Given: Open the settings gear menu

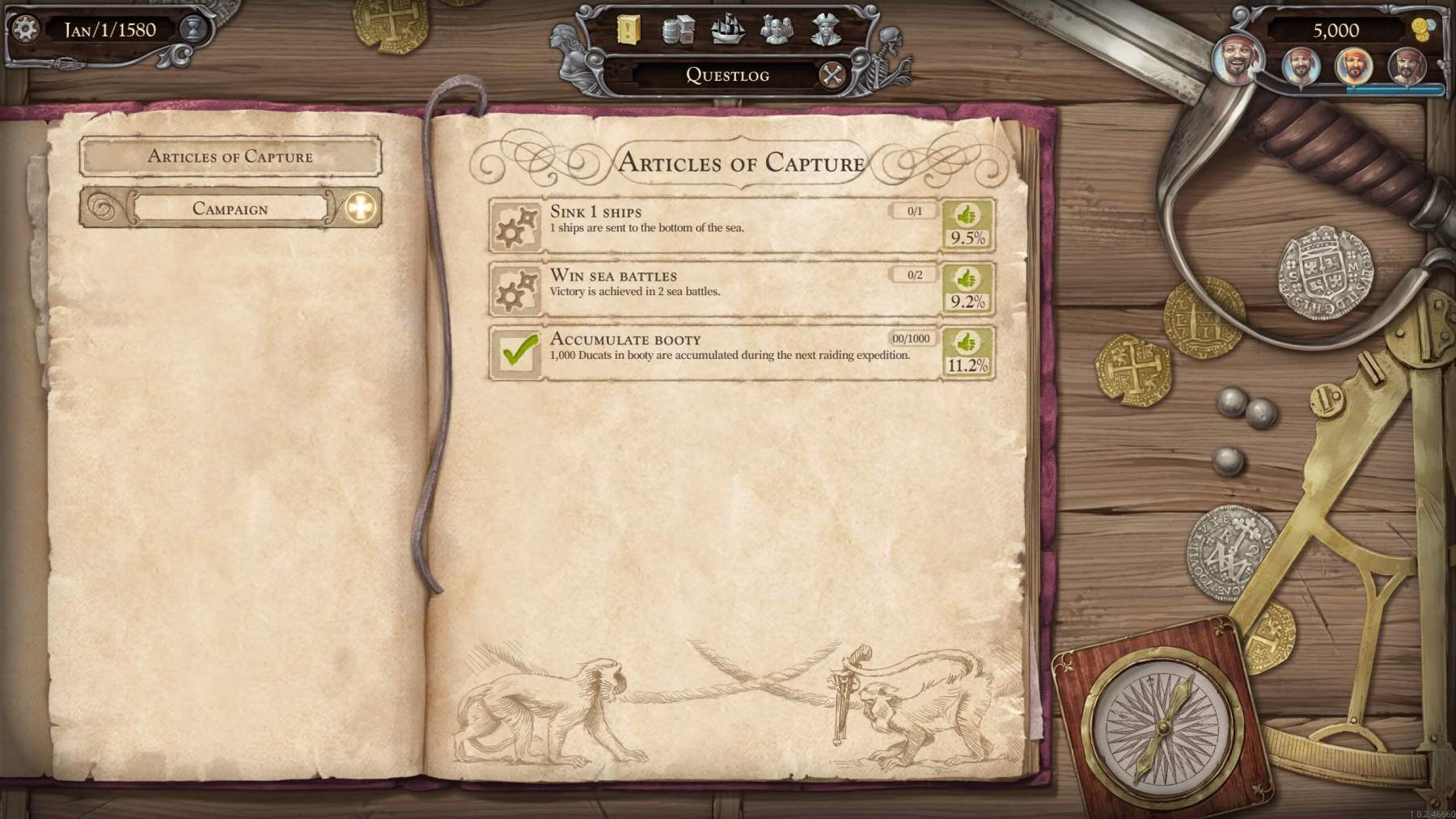Looking at the screenshot, I should click(26, 30).
